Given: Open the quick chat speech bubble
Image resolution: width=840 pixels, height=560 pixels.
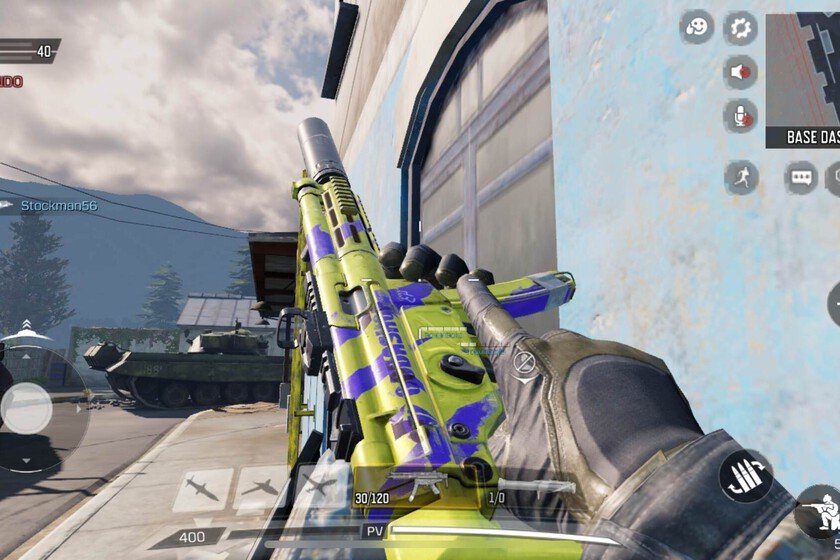Looking at the screenshot, I should click(801, 178).
